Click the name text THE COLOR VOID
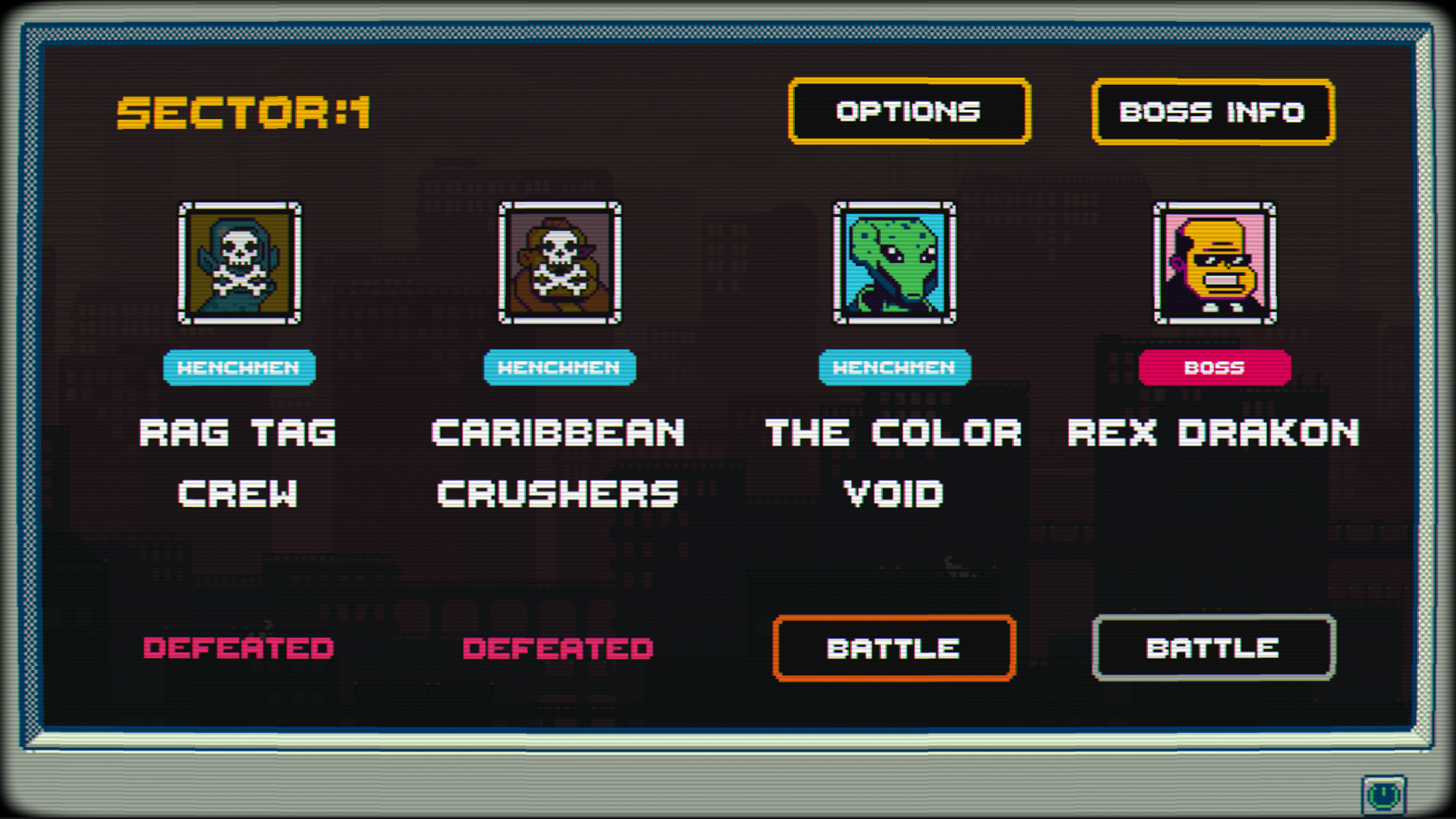 [893, 463]
